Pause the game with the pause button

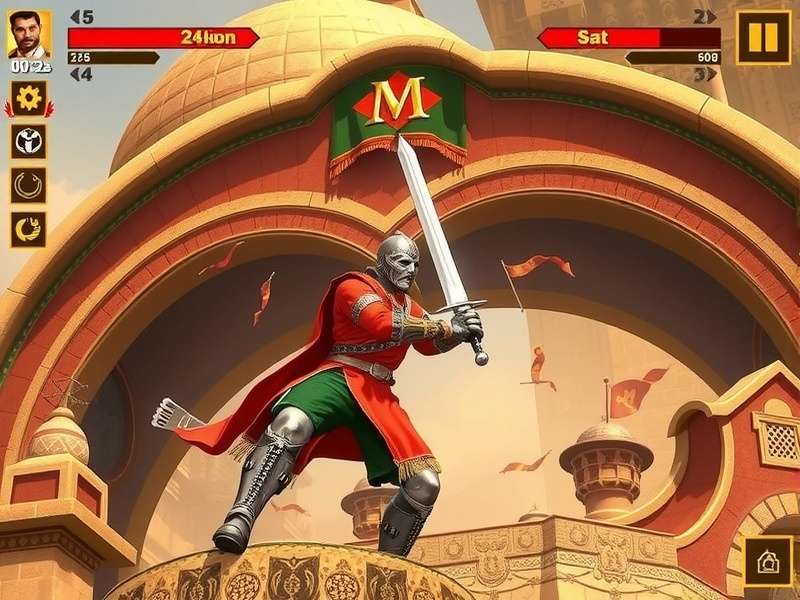coord(762,38)
